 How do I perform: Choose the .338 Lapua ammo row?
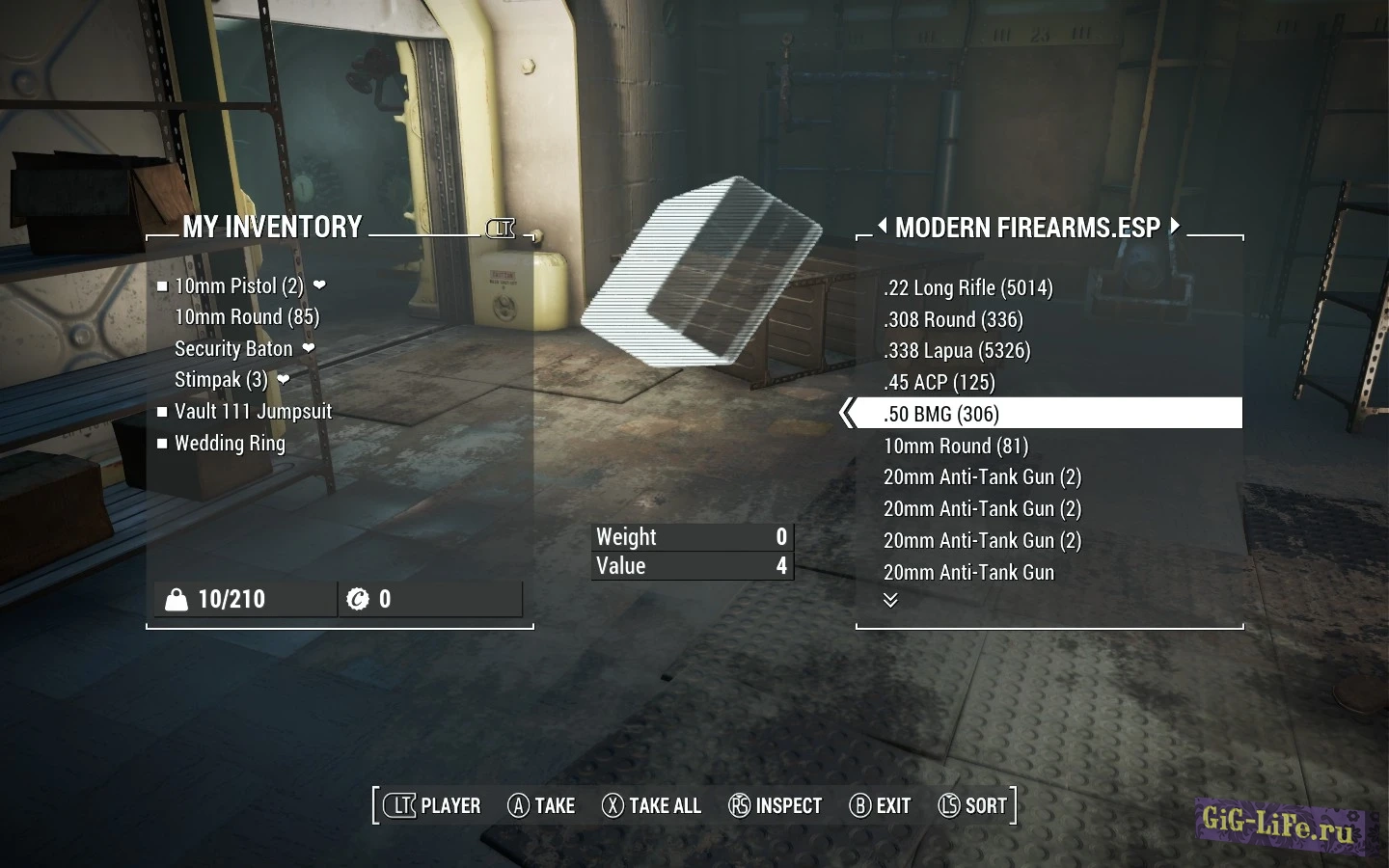[x=957, y=351]
